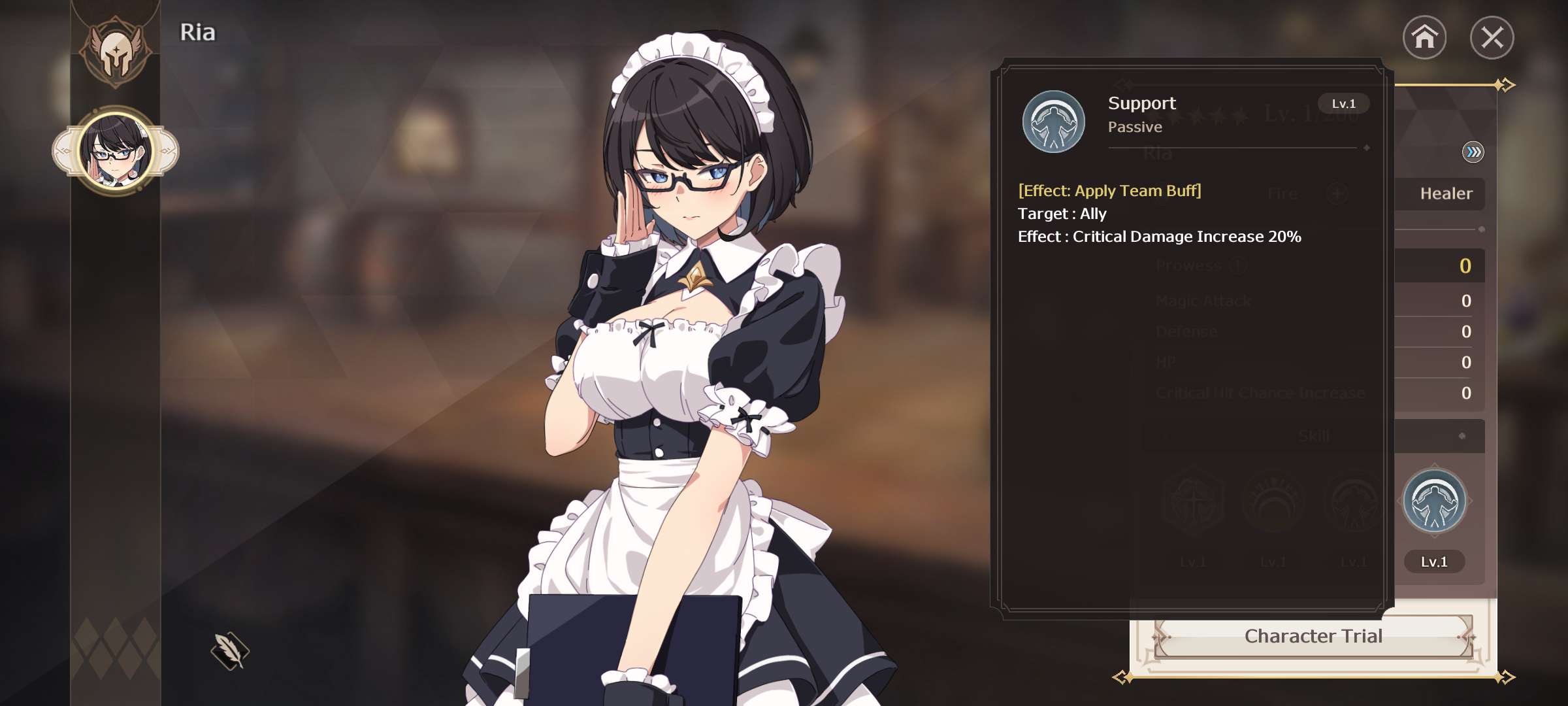The image size is (1568, 706).
Task: Click the Healer class label
Action: point(1446,193)
